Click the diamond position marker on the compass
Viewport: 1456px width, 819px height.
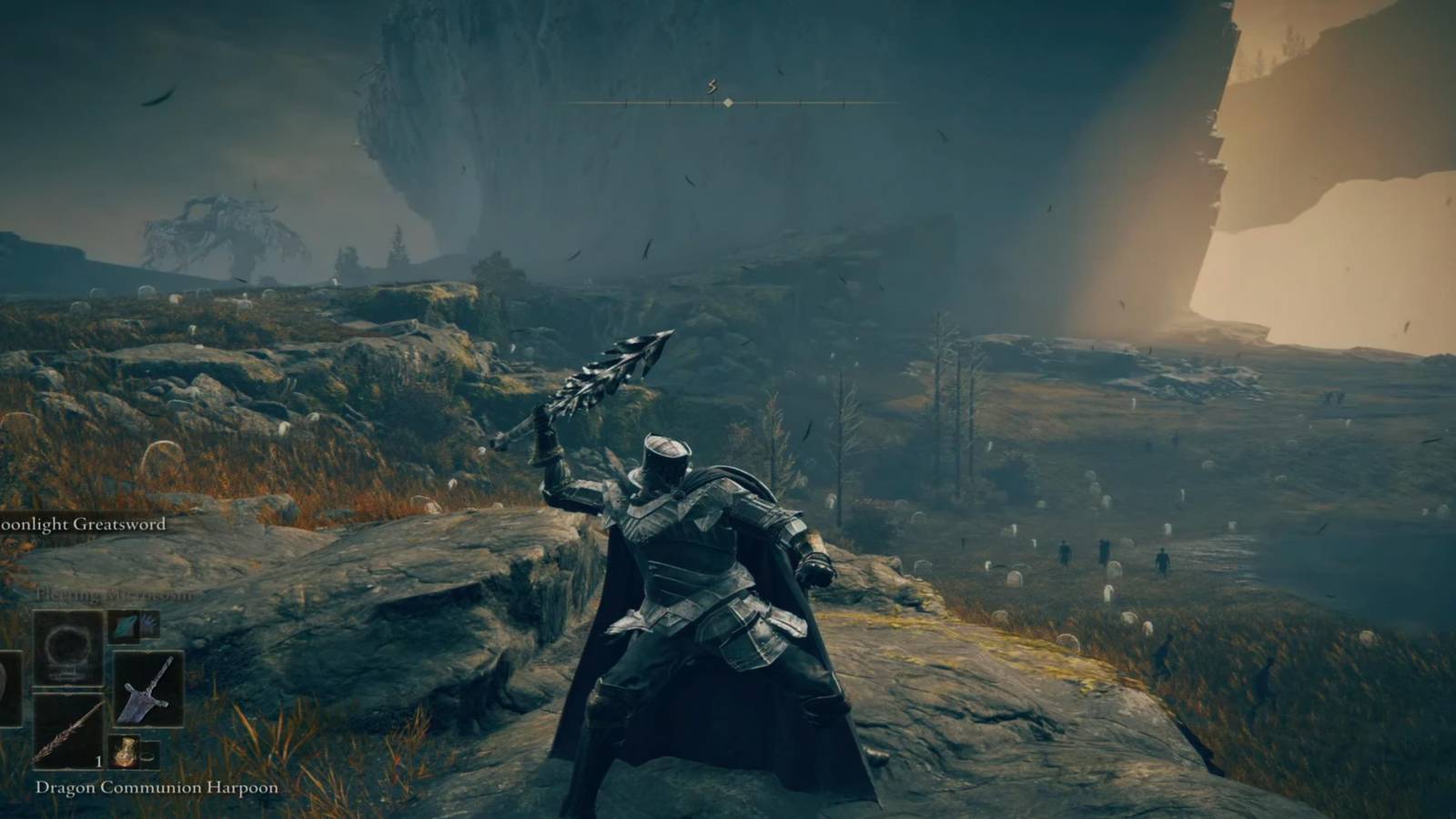[x=728, y=102]
